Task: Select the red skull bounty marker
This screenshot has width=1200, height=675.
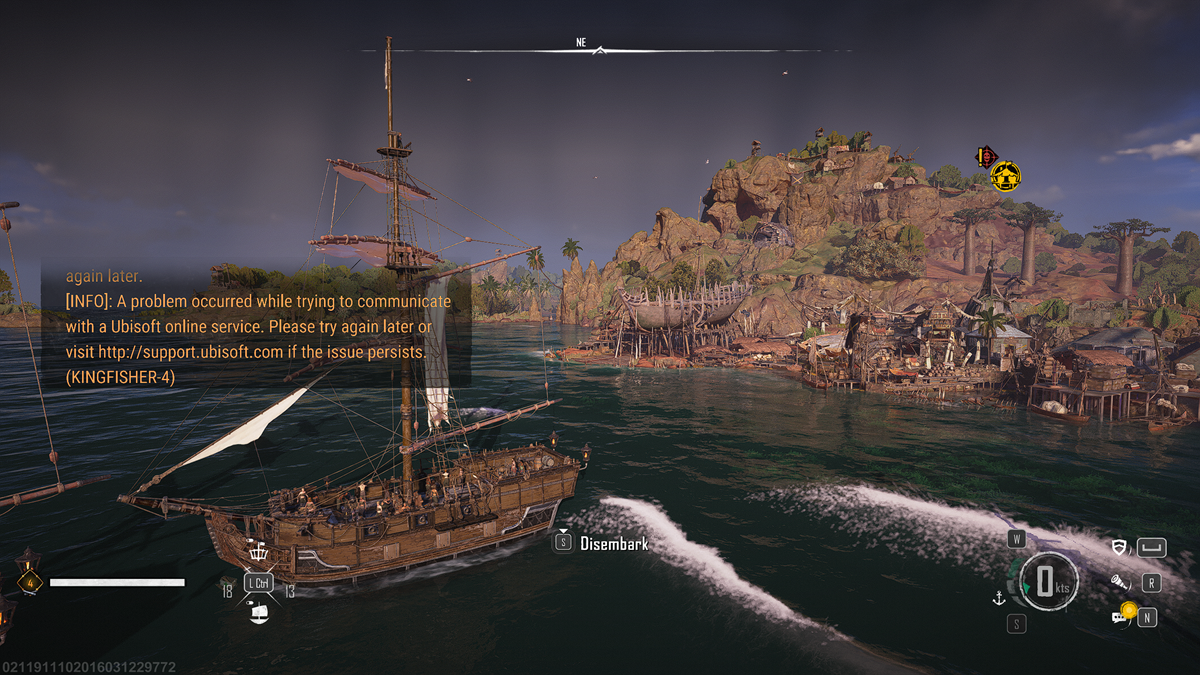Action: pos(986,156)
